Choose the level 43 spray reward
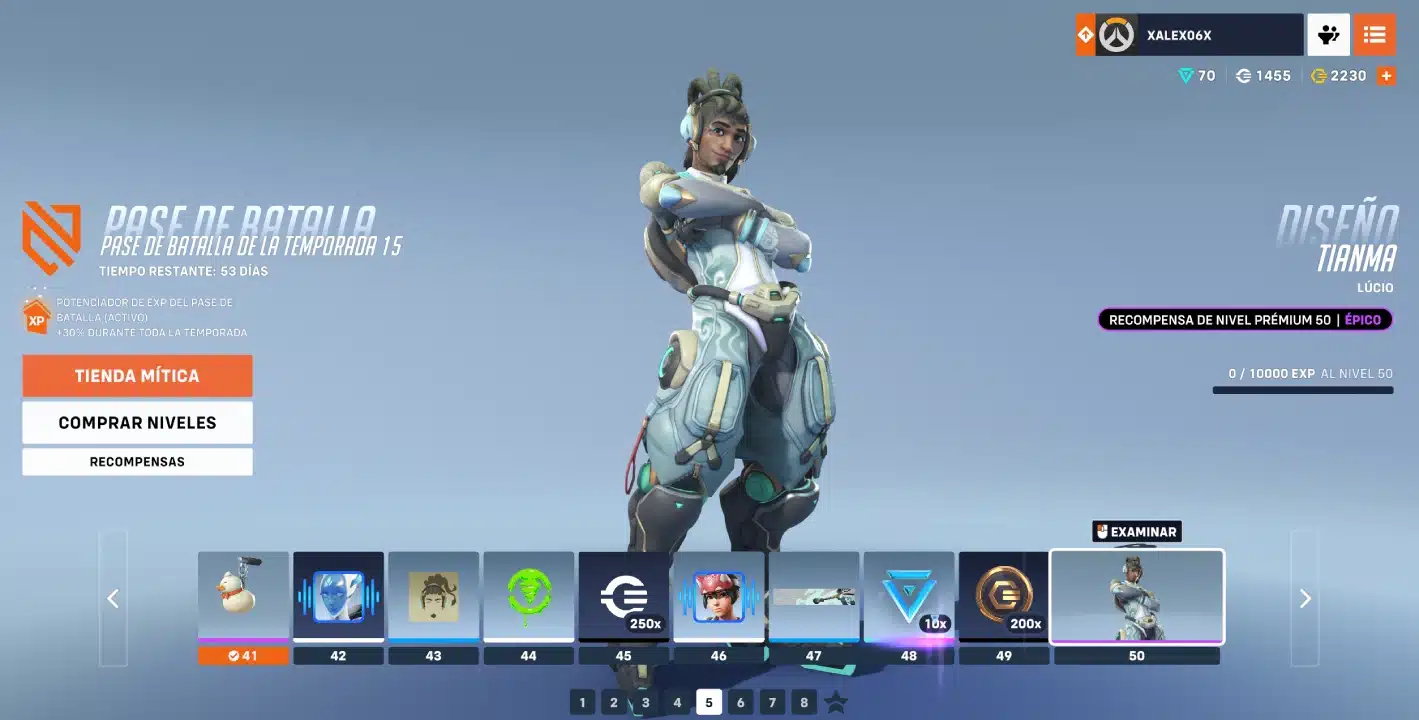The image size is (1419, 720). pyautogui.click(x=433, y=597)
